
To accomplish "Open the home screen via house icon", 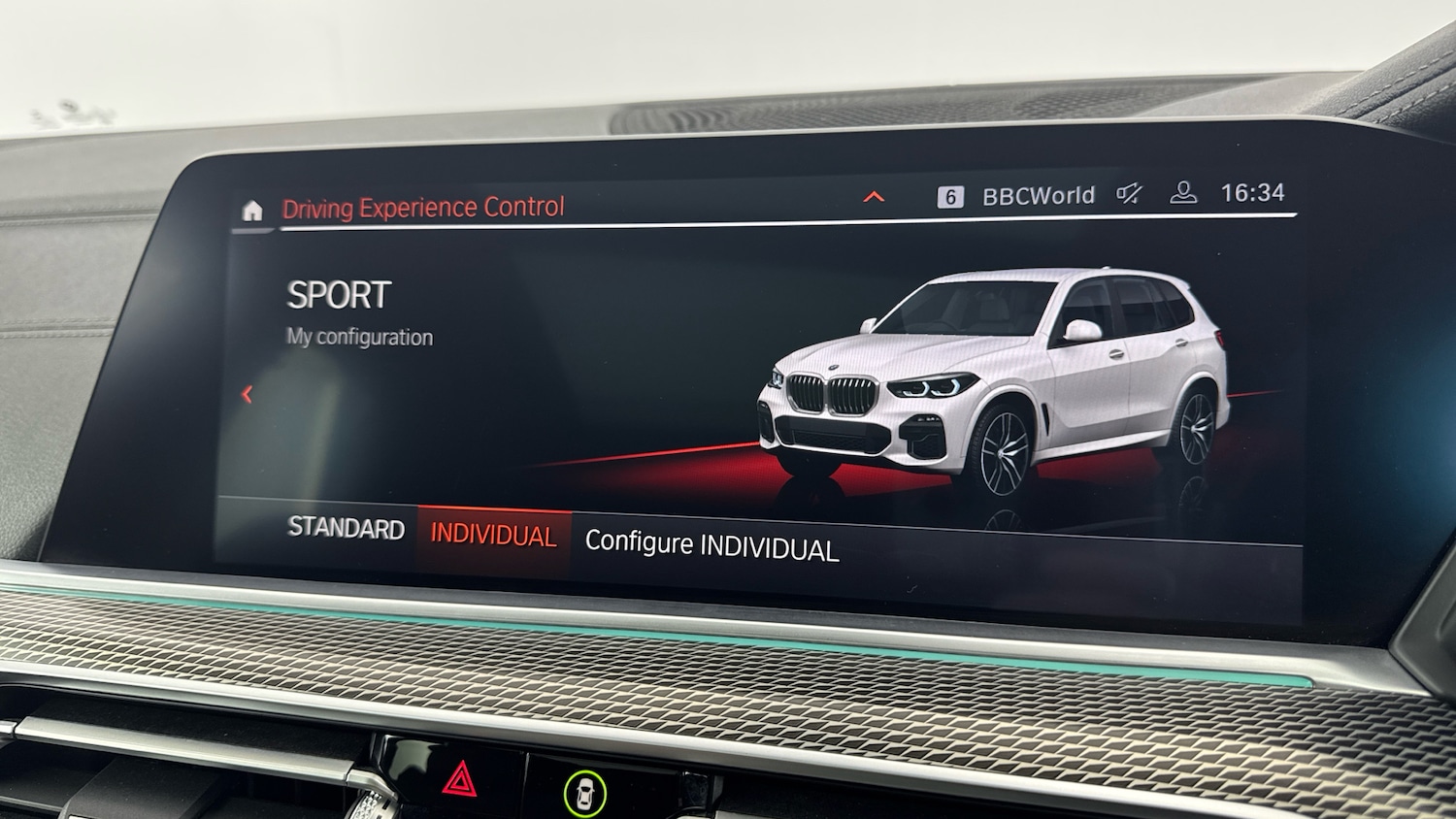I will [x=251, y=210].
